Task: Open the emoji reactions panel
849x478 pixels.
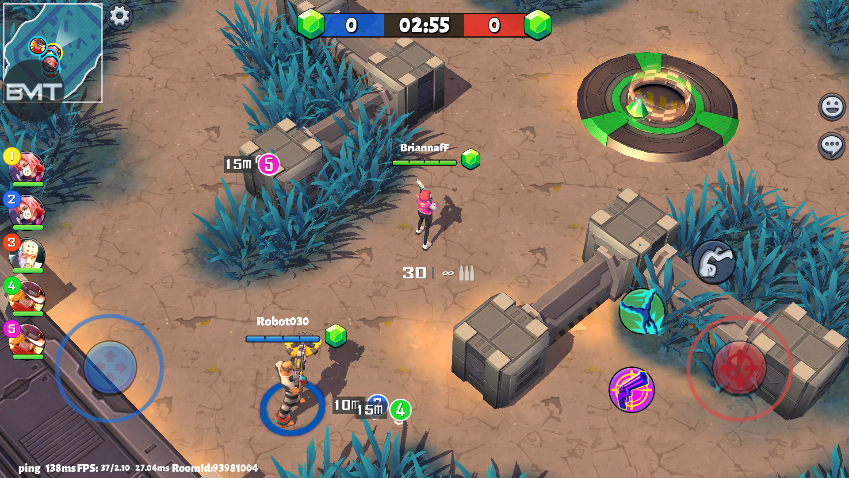Action: (831, 105)
